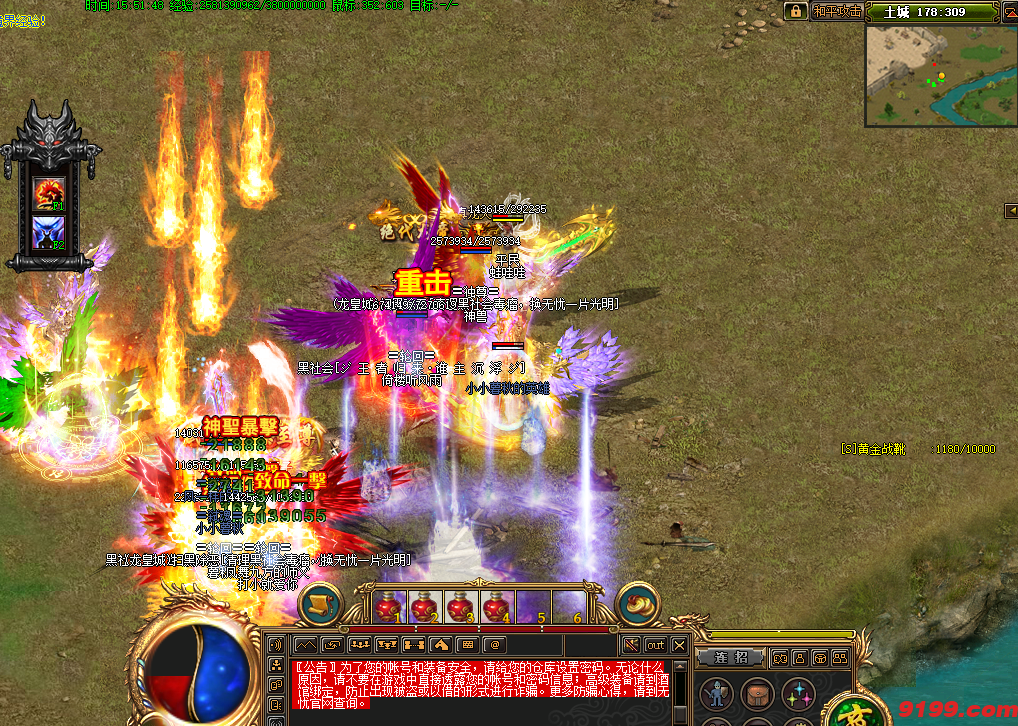Use the red potion in slot 4
This screenshot has width=1018, height=726.
pyautogui.click(x=496, y=606)
